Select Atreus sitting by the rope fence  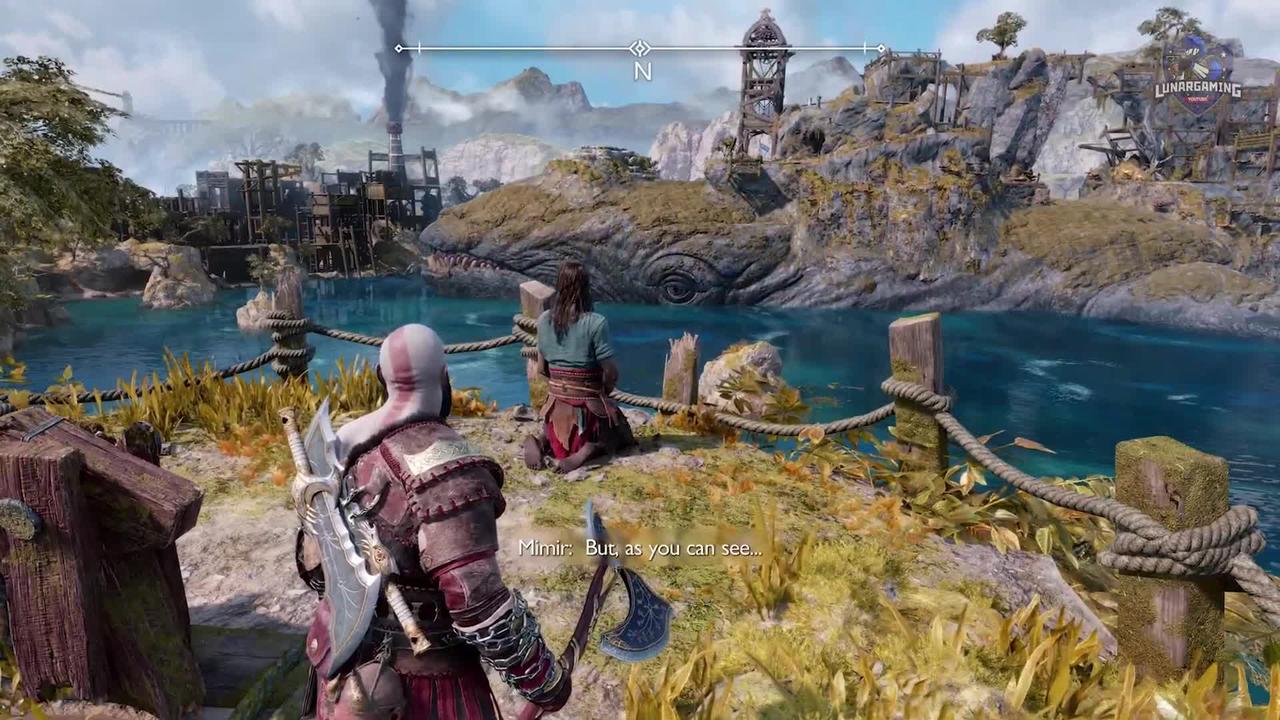pos(573,370)
